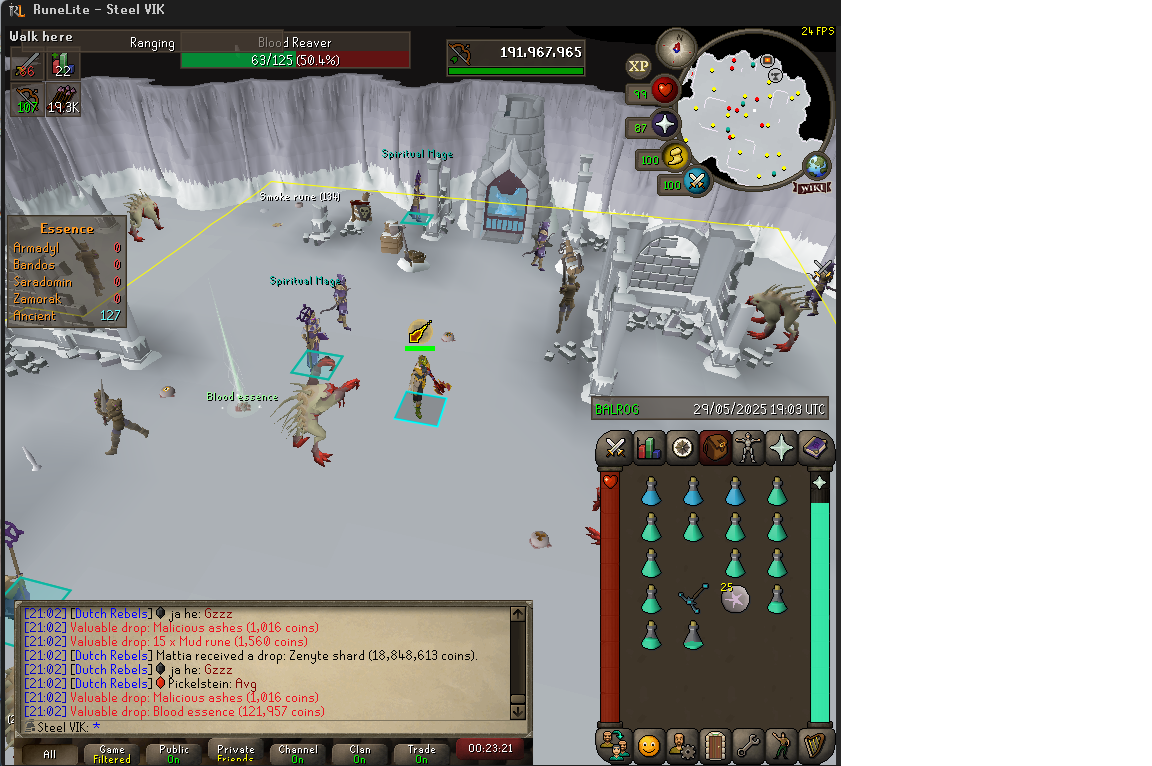Activate quick prayers orb

(x=663, y=126)
